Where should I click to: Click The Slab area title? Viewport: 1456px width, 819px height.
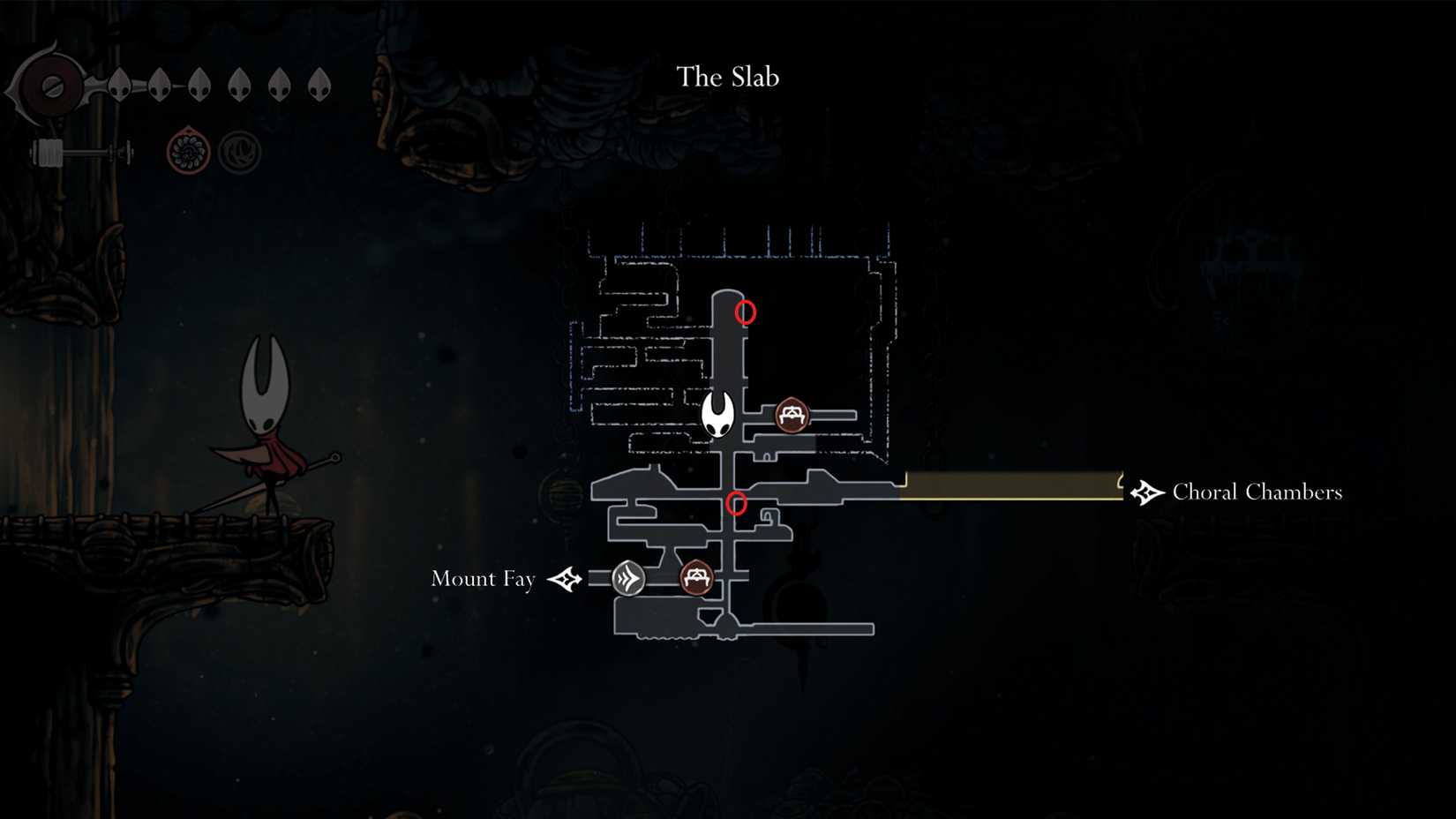727,77
